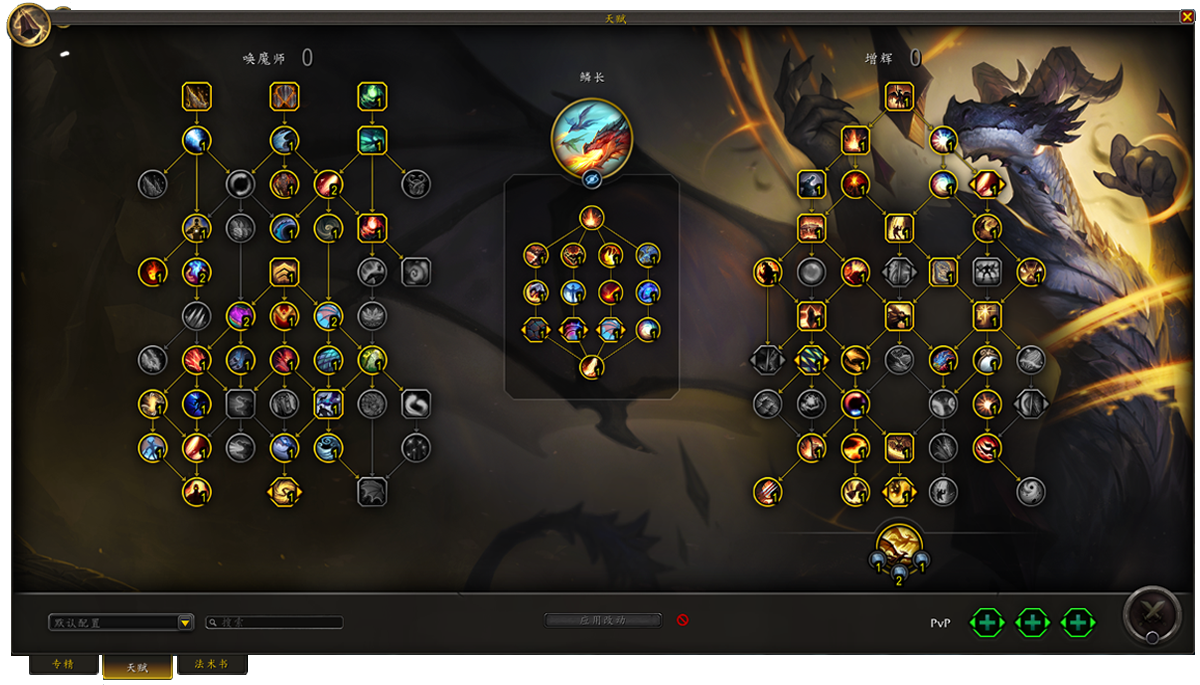Image resolution: width=1200 pixels, height=685 pixels.
Task: Open the 法术书 spellbook tab
Action: (211, 665)
